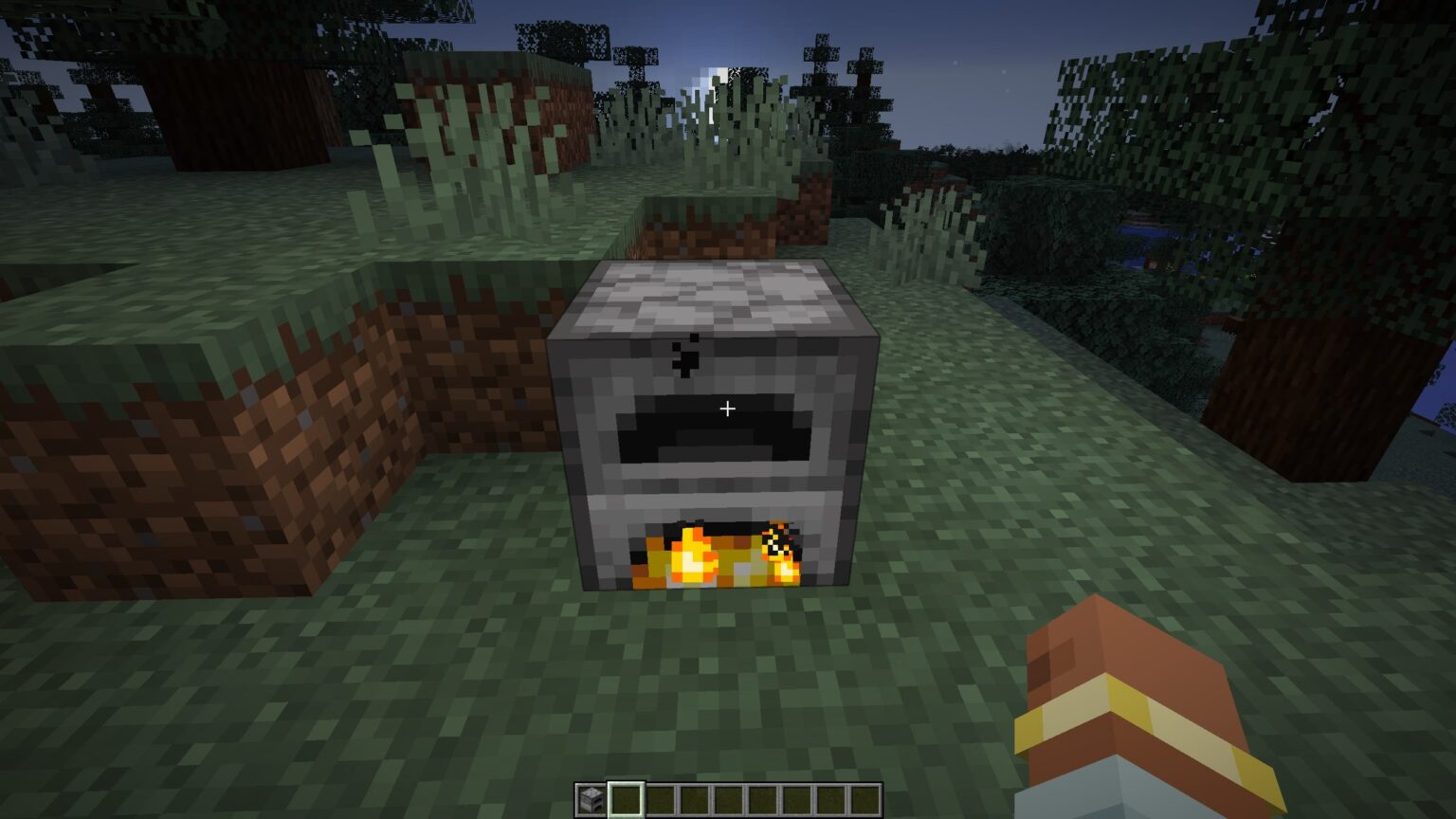The width and height of the screenshot is (1456, 819).
Task: Click the crosshair at screen center
Action: pyautogui.click(x=728, y=407)
